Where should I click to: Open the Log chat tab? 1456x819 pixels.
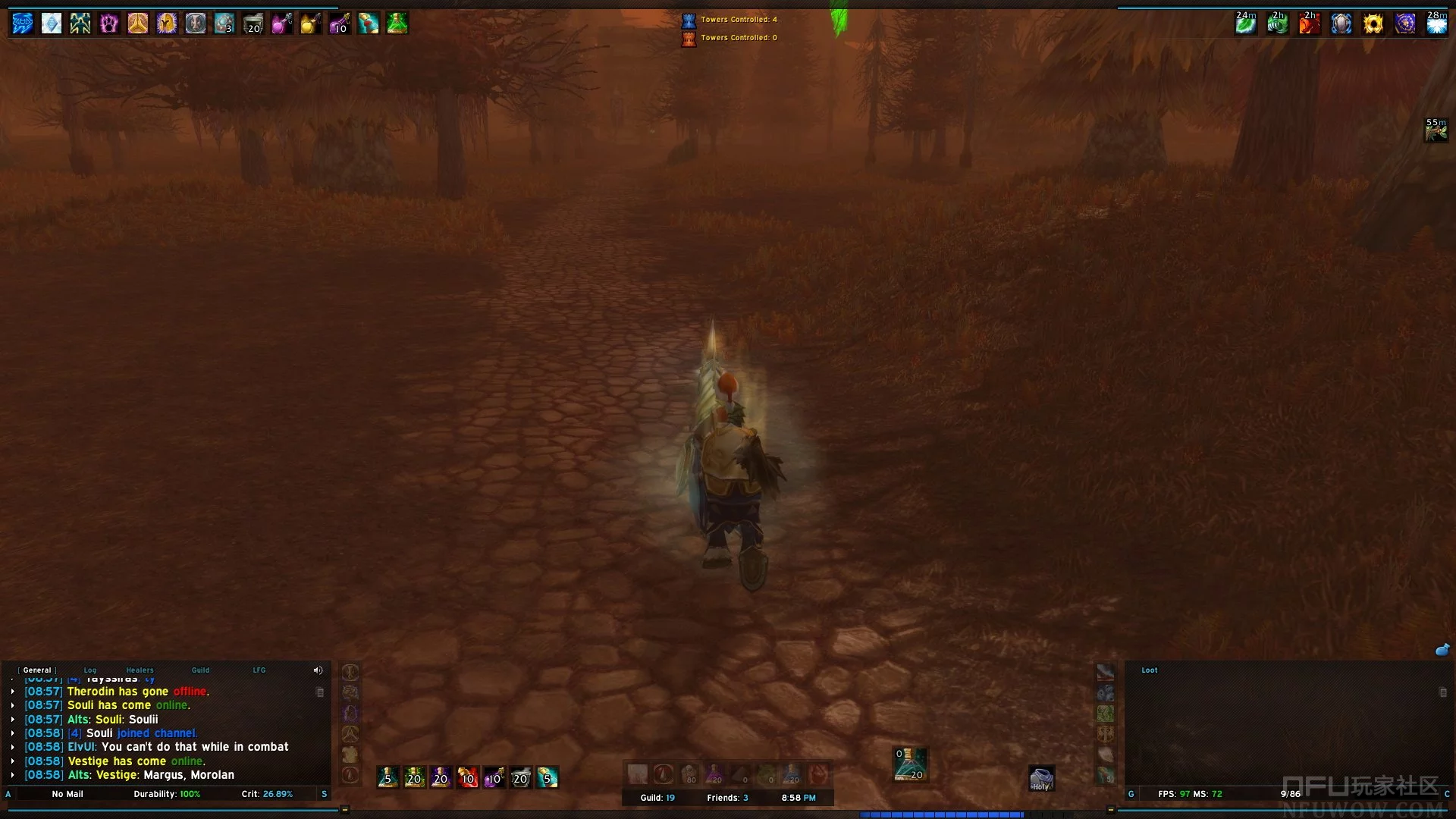[x=90, y=670]
